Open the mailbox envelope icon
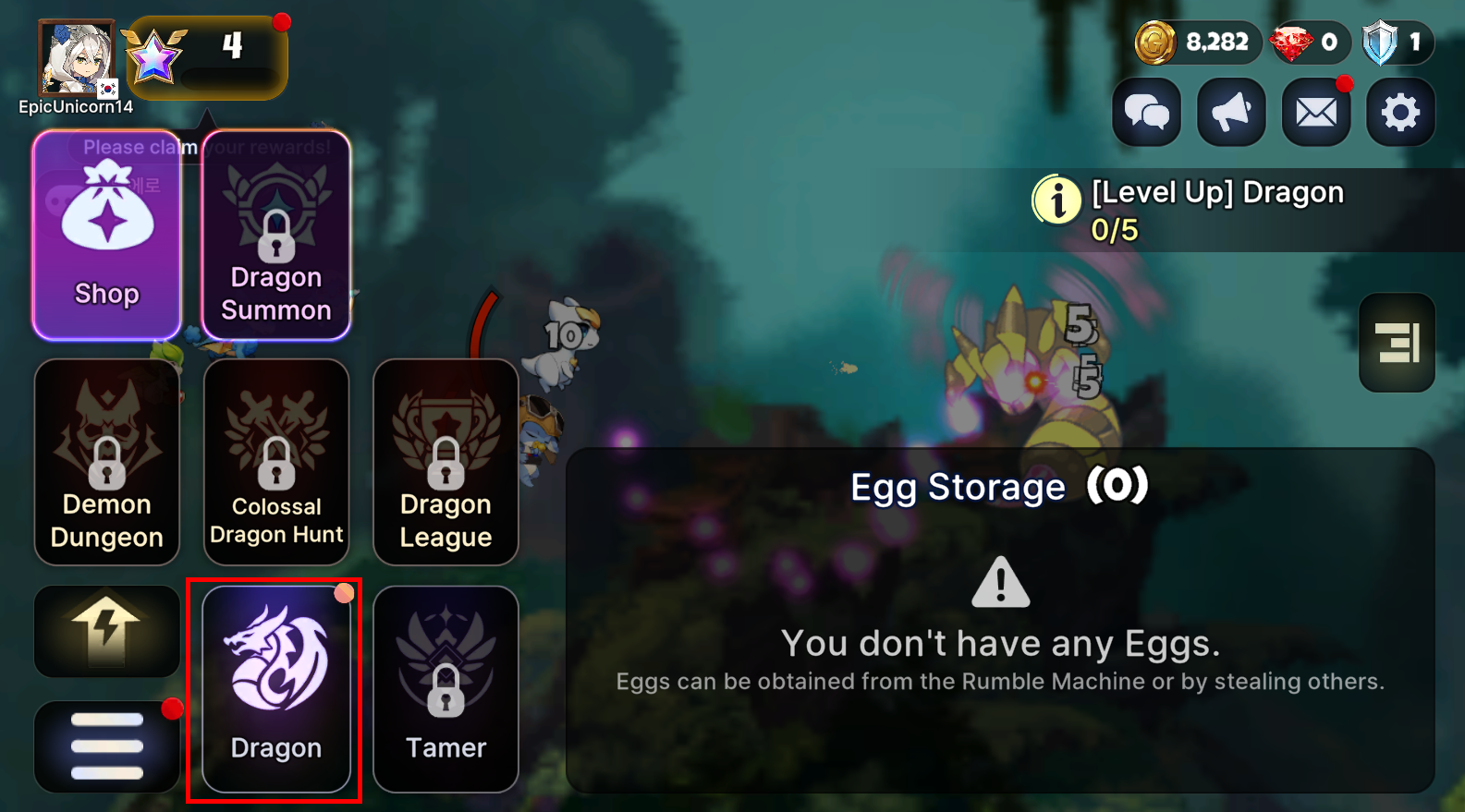1465x812 pixels. click(1316, 113)
